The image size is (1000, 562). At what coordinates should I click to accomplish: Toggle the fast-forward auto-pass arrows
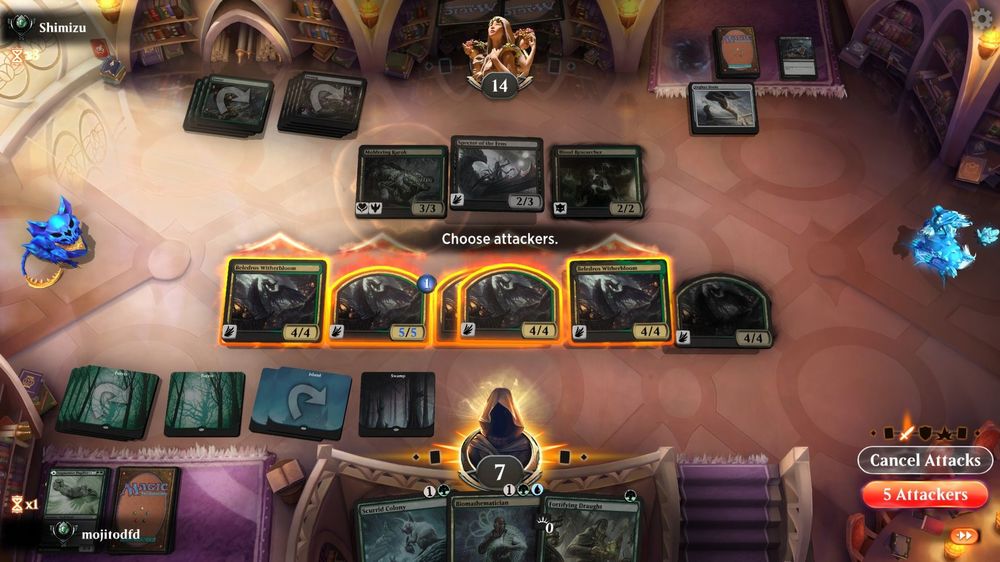[x=964, y=535]
